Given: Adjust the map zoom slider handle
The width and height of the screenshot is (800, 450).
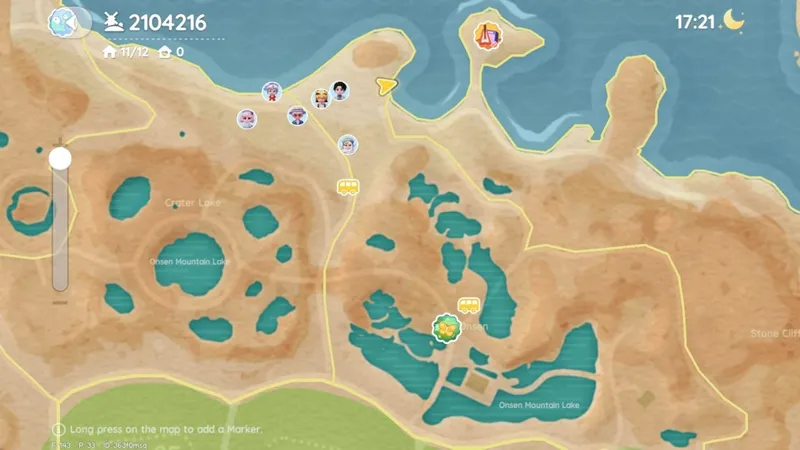Looking at the screenshot, I should click(60, 159).
